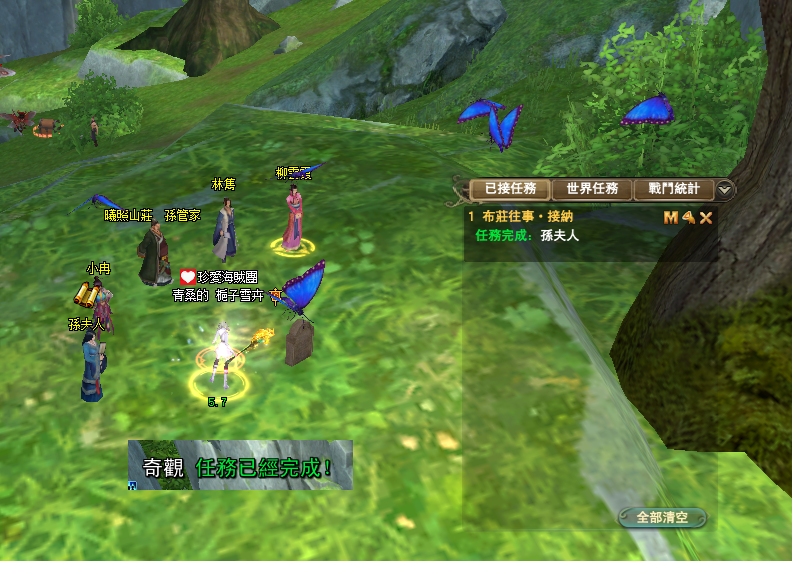Viewport: 792px width, 561px height.
Task: Open the 世界任務 world quests tab
Action: [592, 188]
